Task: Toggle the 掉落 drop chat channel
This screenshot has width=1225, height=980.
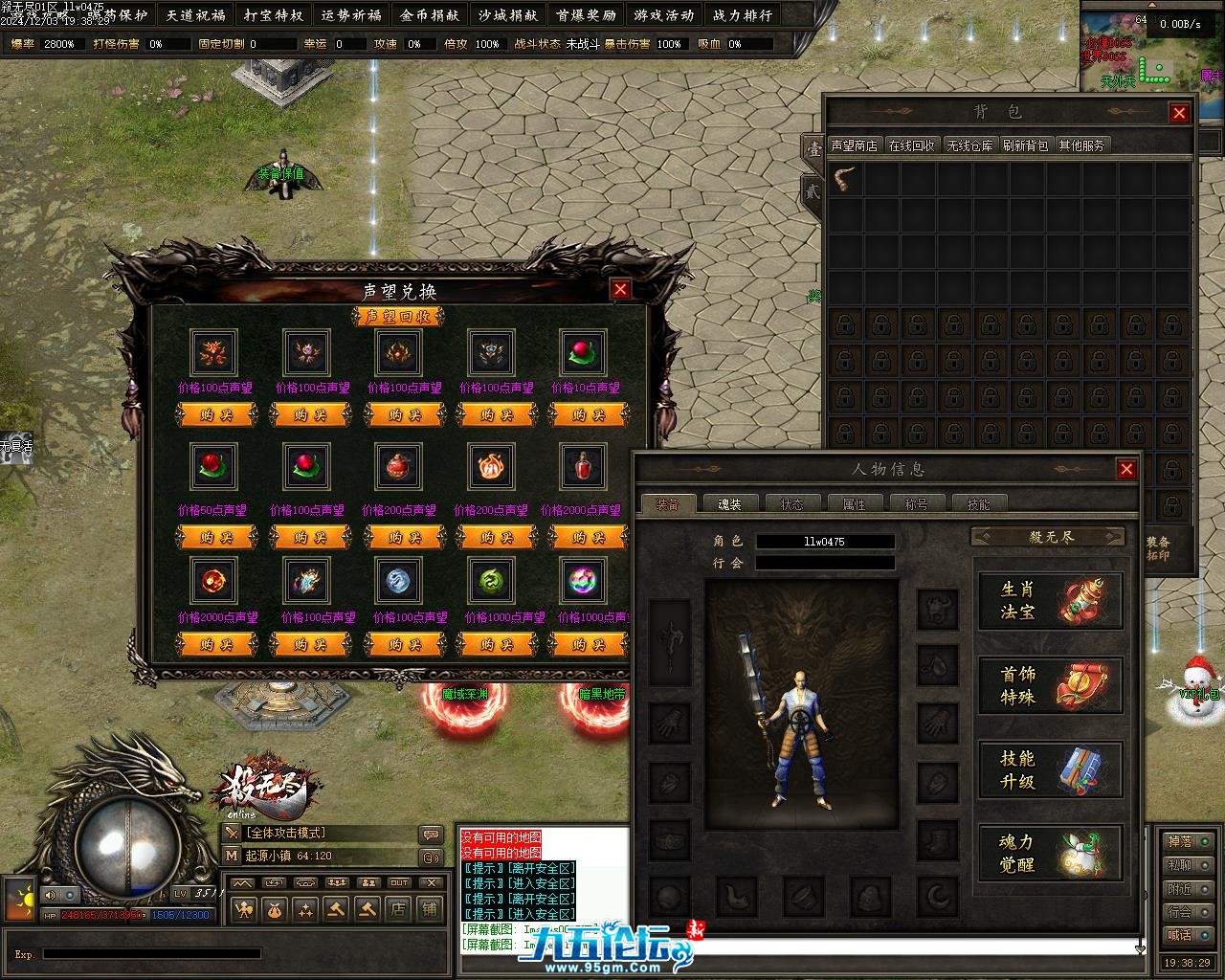Action: point(1179,841)
